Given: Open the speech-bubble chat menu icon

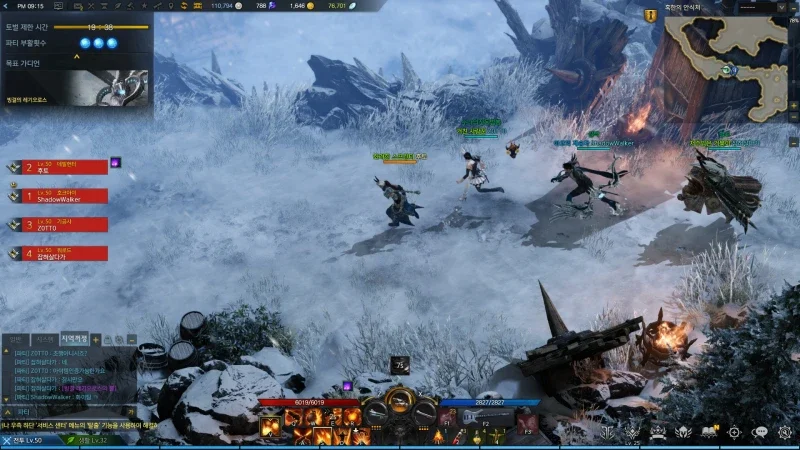Looking at the screenshot, I should point(761,432).
